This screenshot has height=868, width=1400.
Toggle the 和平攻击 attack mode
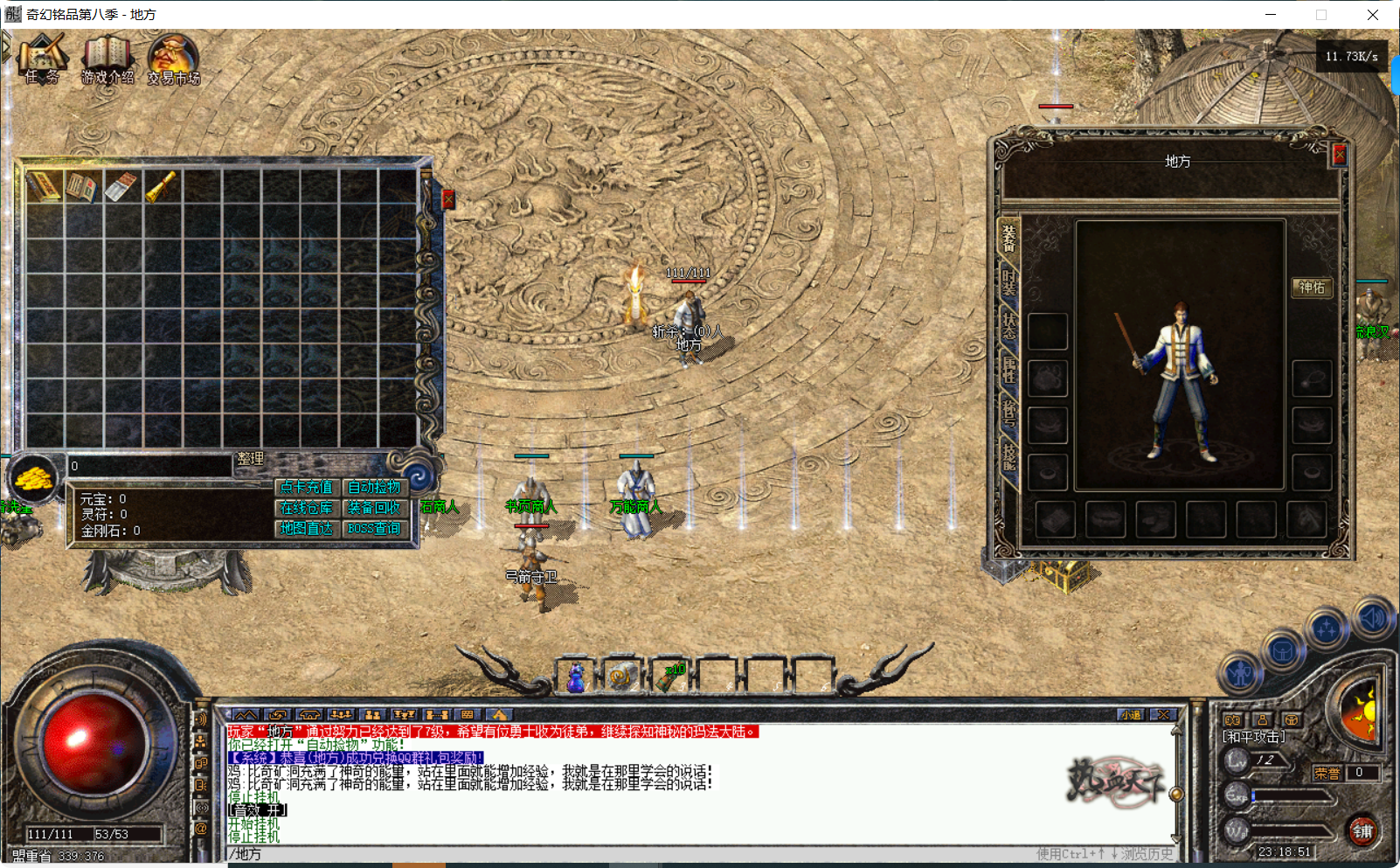pyautogui.click(x=1255, y=736)
